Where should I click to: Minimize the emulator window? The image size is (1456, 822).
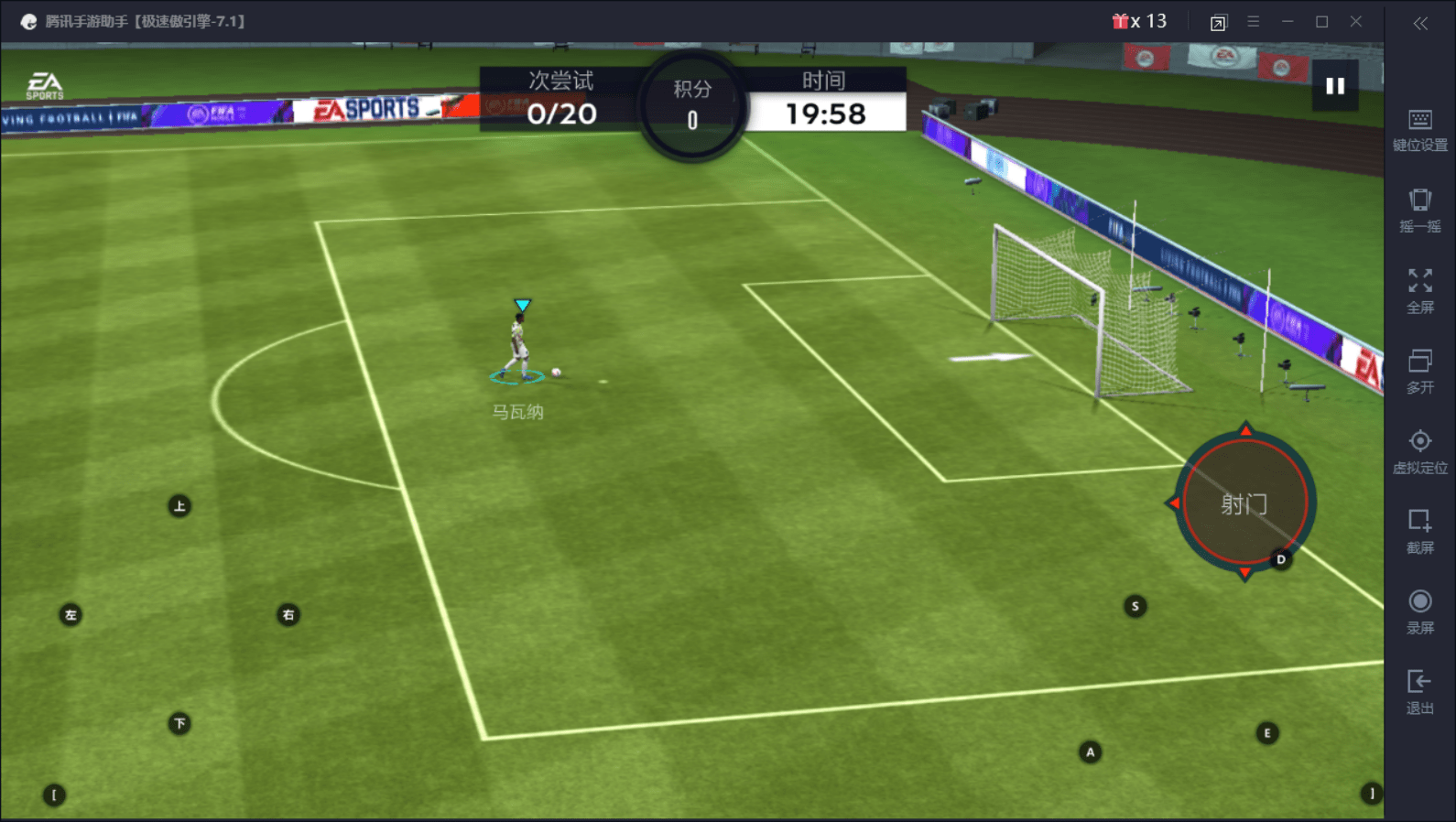[1288, 21]
